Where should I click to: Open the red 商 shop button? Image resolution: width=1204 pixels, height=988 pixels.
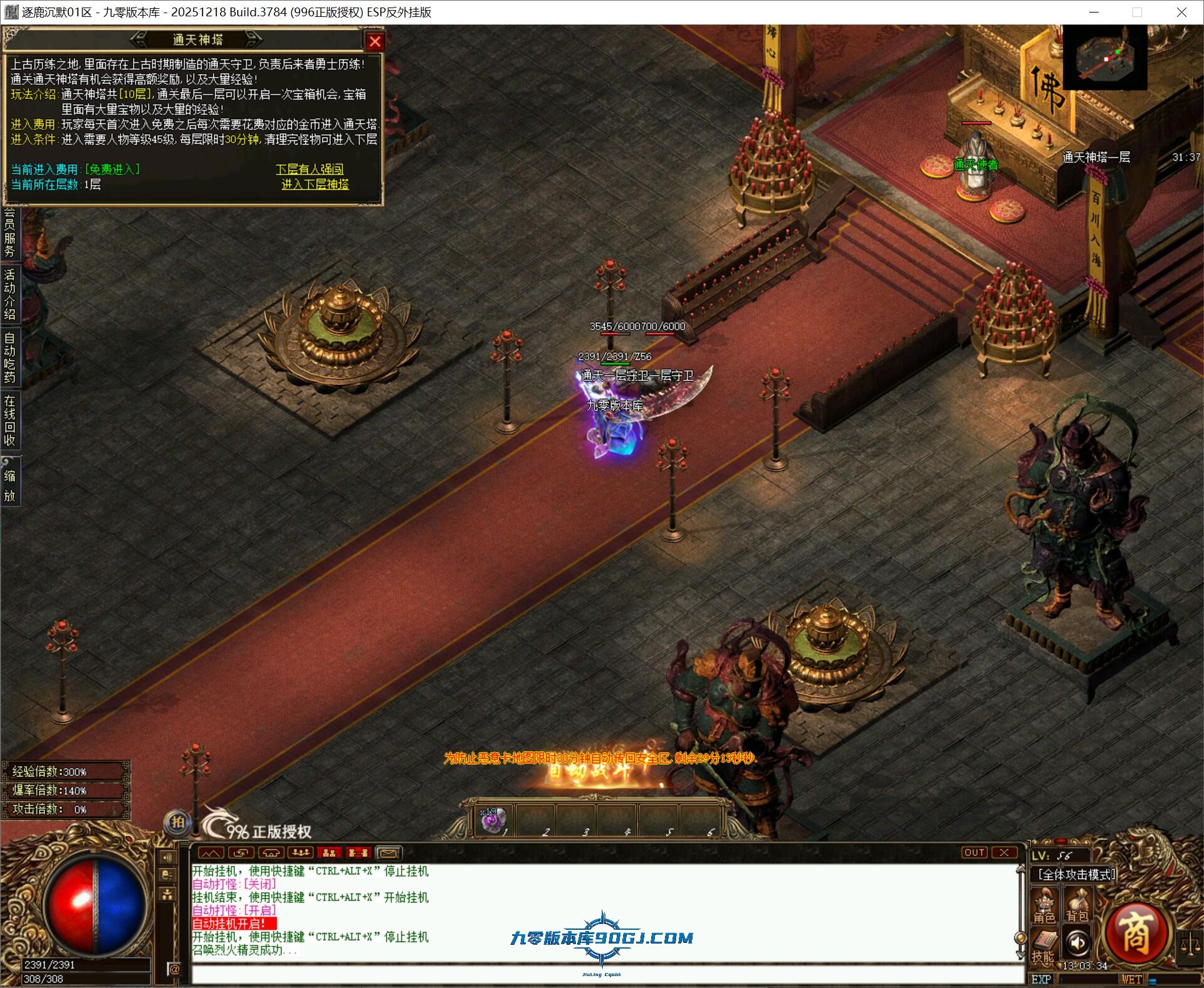click(x=1135, y=935)
